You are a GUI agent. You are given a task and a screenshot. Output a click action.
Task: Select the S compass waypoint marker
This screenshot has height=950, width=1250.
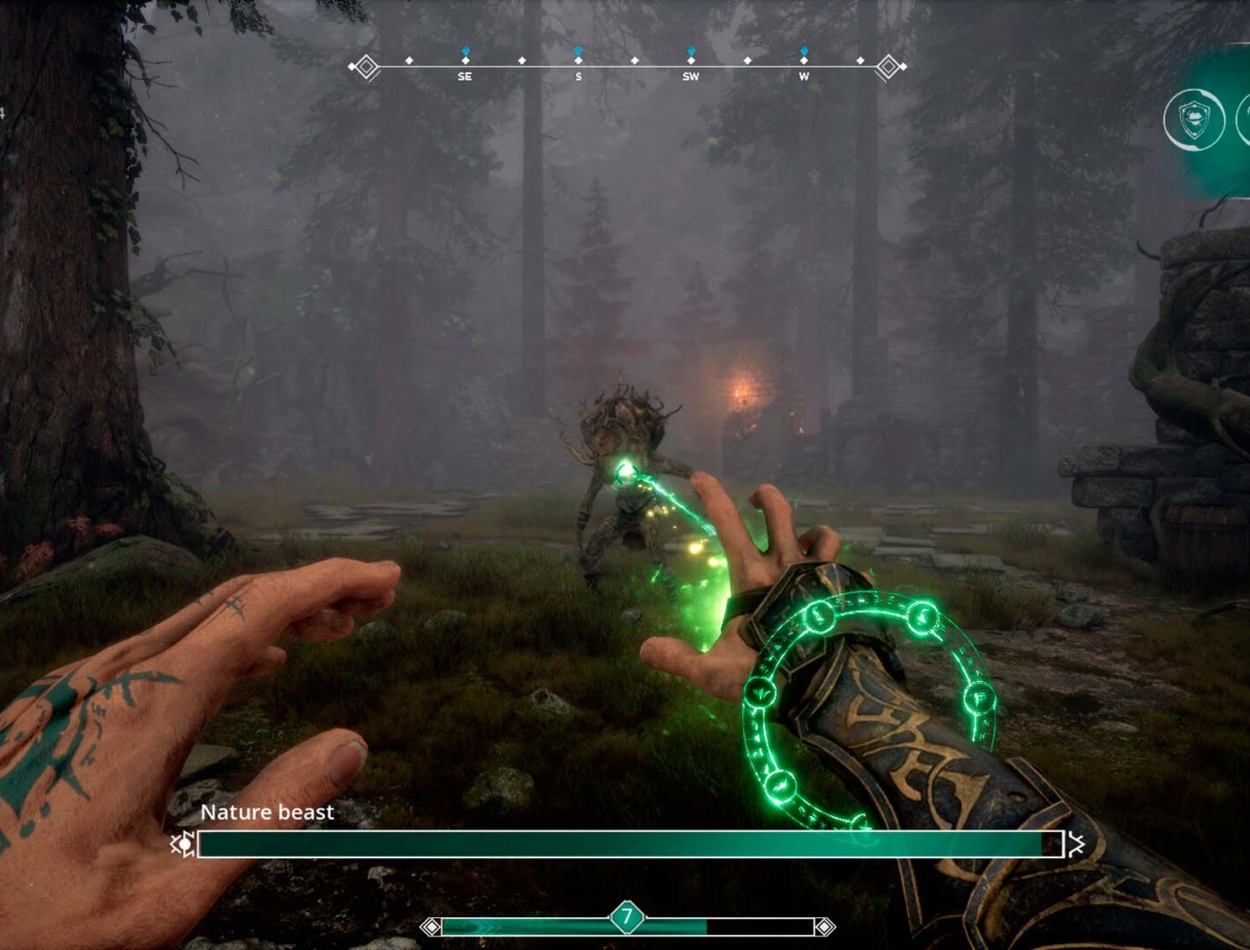coord(578,62)
